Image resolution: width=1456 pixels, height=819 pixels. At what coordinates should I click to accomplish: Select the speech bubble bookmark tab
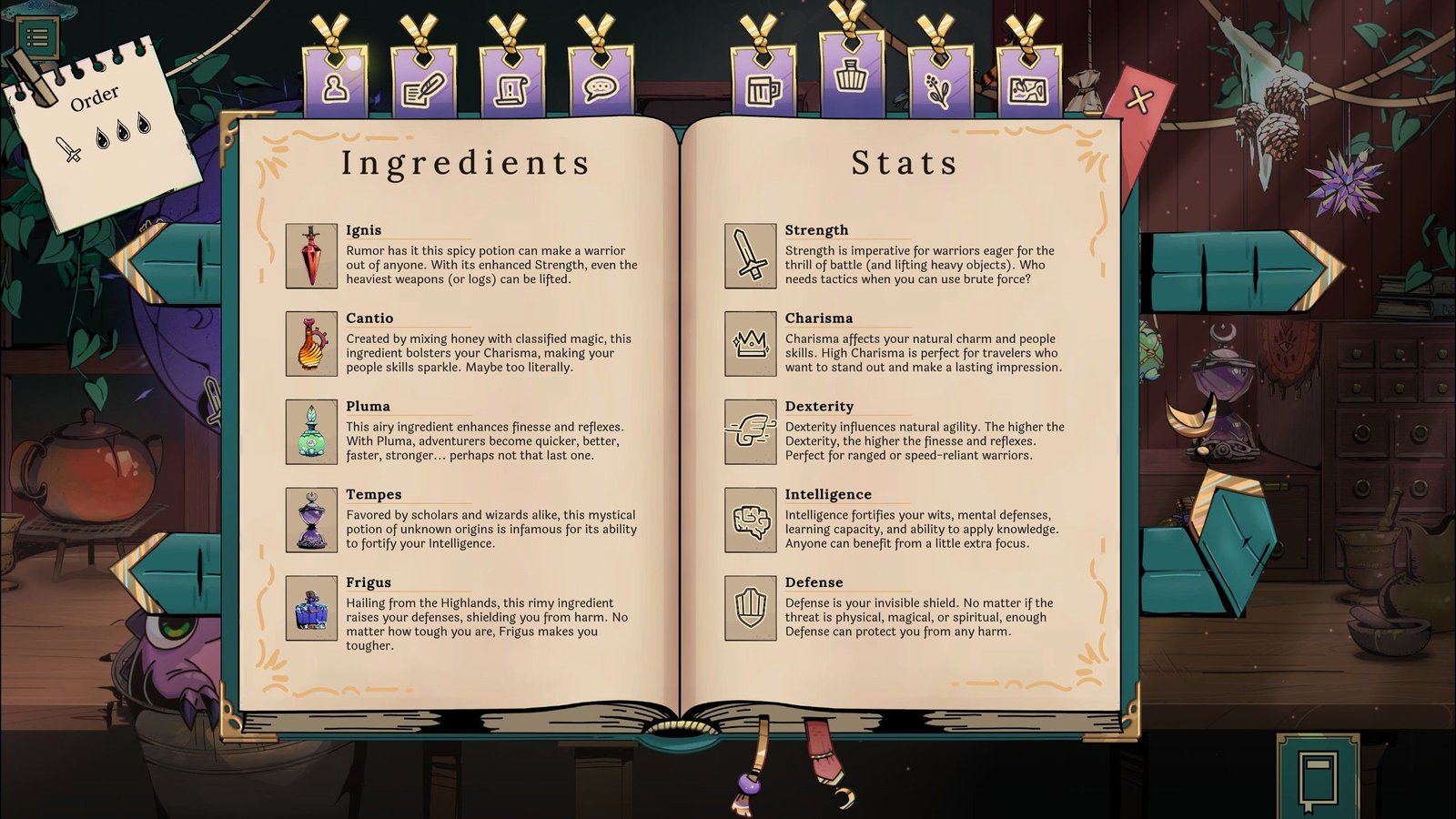tap(601, 86)
